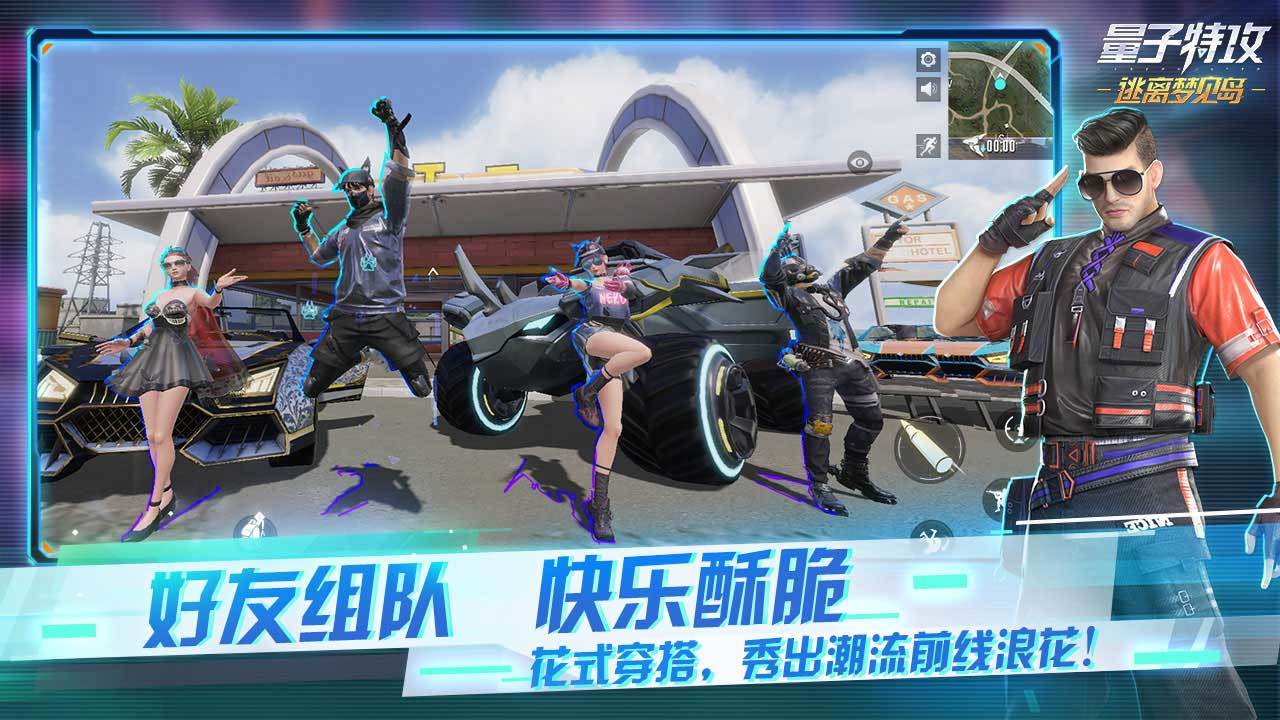1280x720 pixels.
Task: Tap the bullet icon to reload ammo
Action: tap(928, 446)
